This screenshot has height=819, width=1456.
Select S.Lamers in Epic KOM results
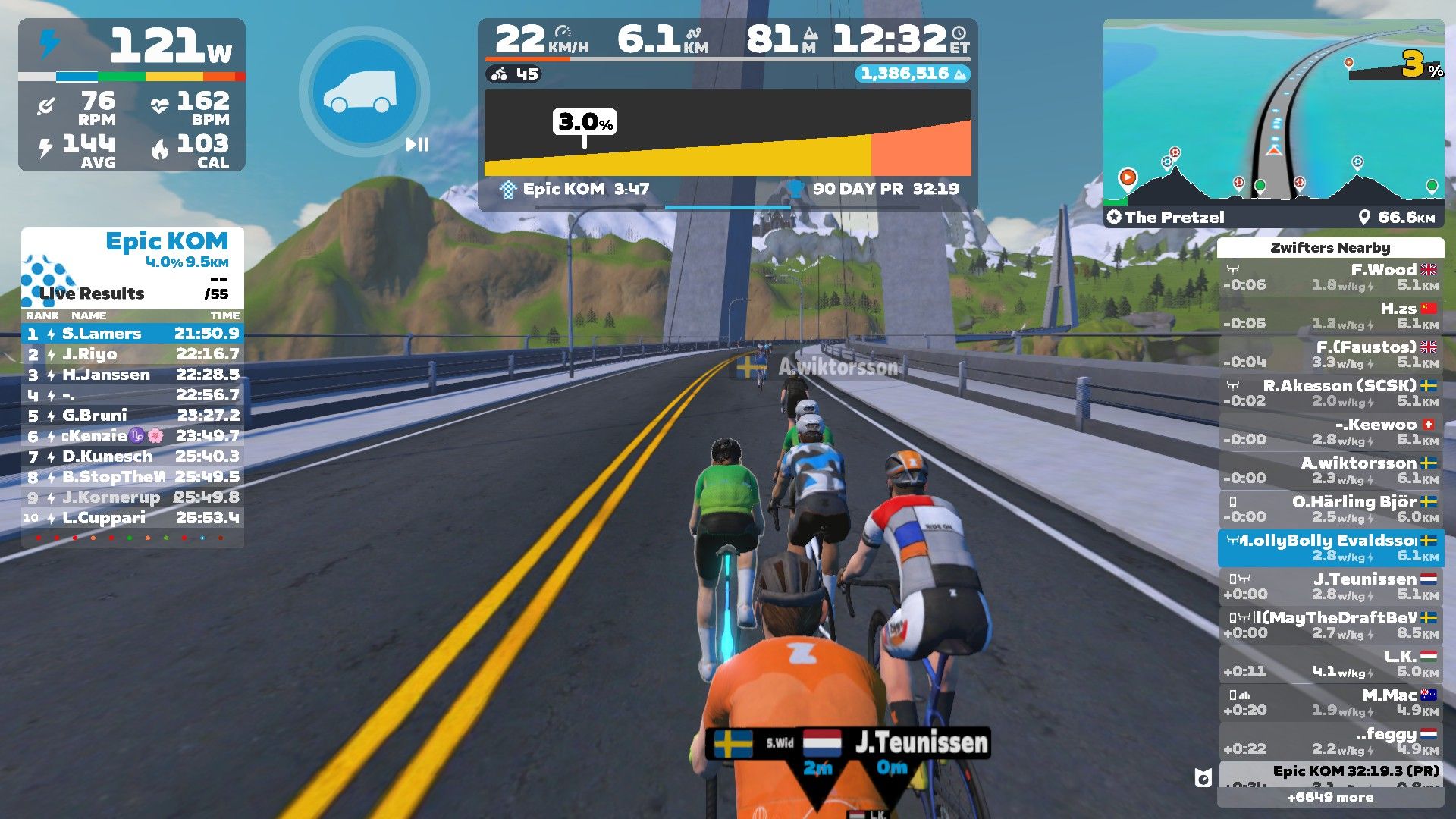tap(133, 334)
